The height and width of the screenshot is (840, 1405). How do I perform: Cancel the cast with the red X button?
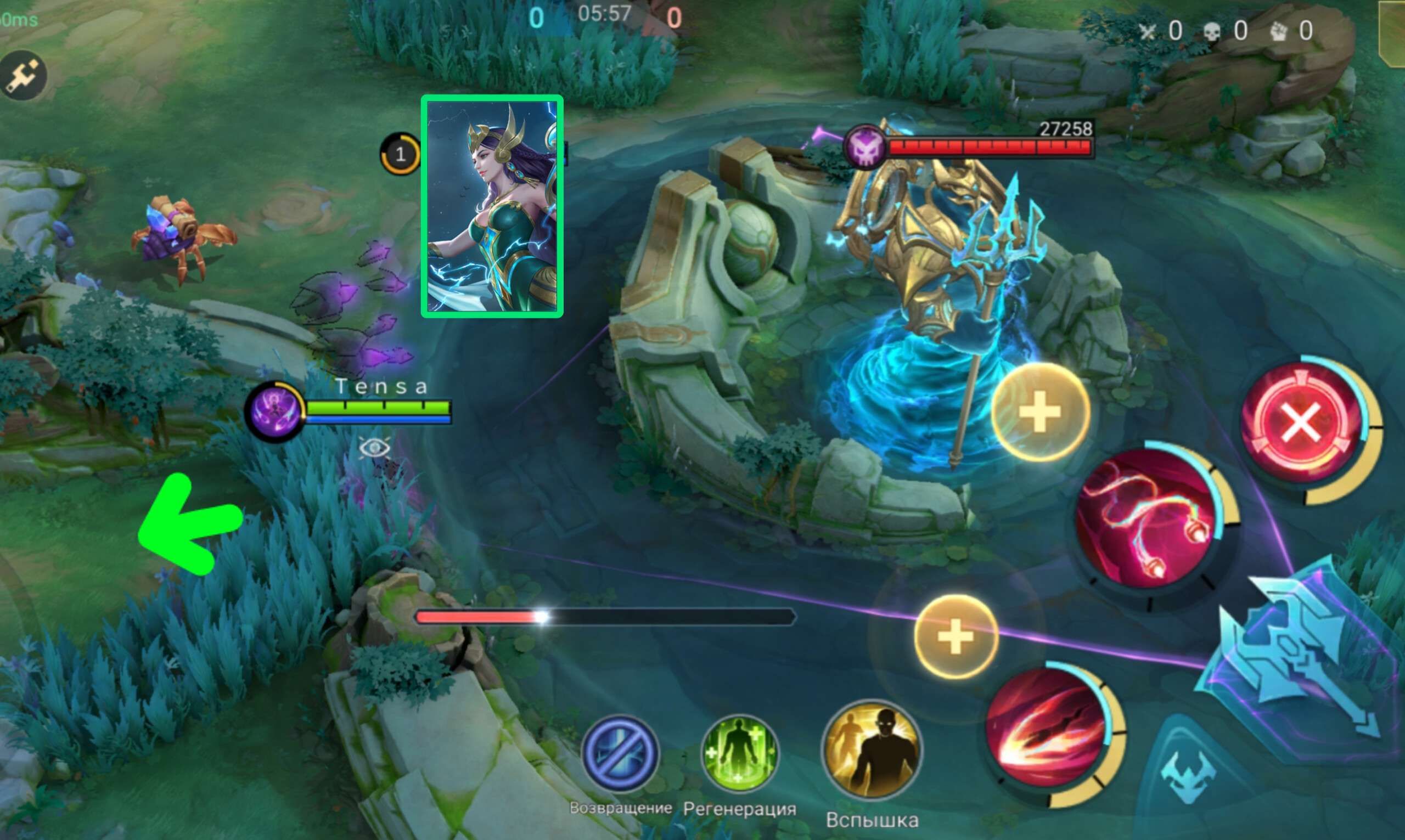(x=1301, y=424)
